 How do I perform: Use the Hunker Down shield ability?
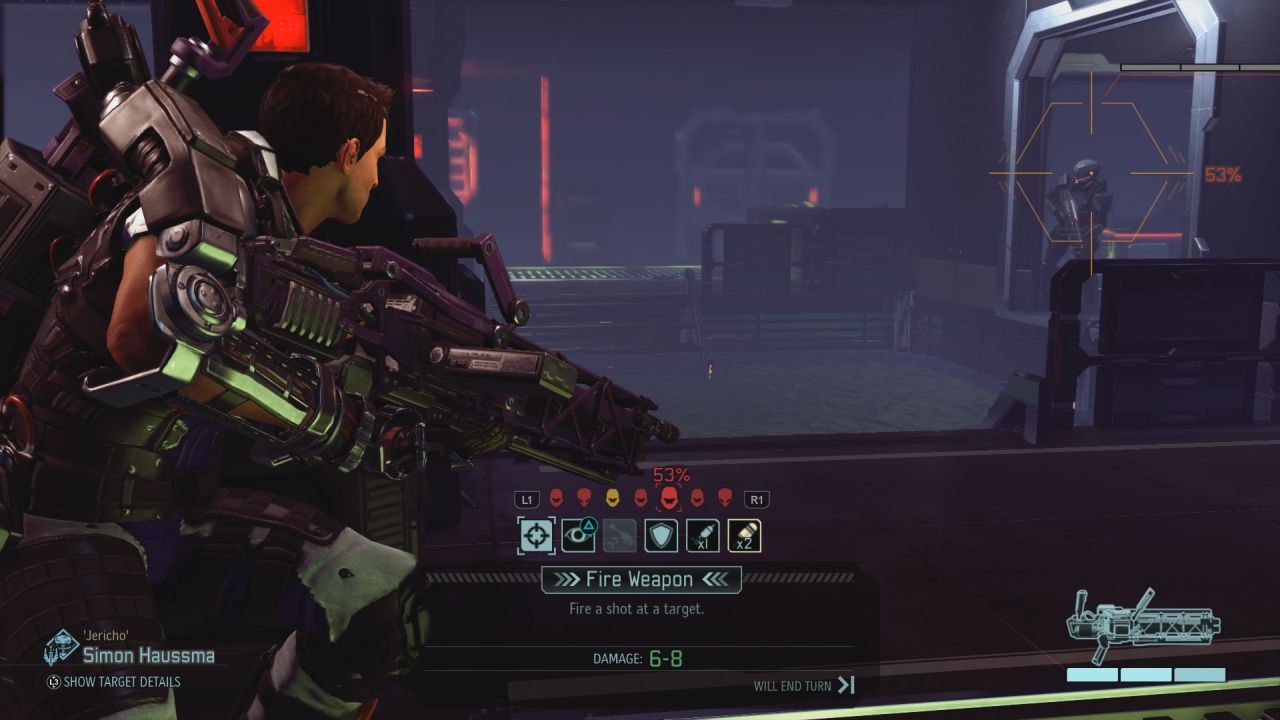click(661, 535)
